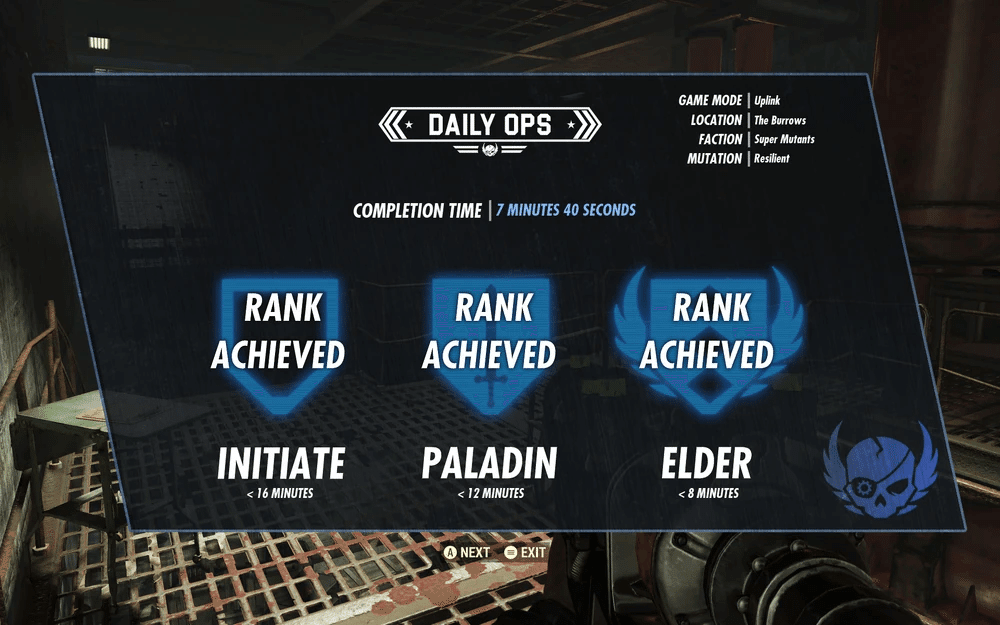Continue with the Next button
The width and height of the screenshot is (1000, 625).
point(467,552)
